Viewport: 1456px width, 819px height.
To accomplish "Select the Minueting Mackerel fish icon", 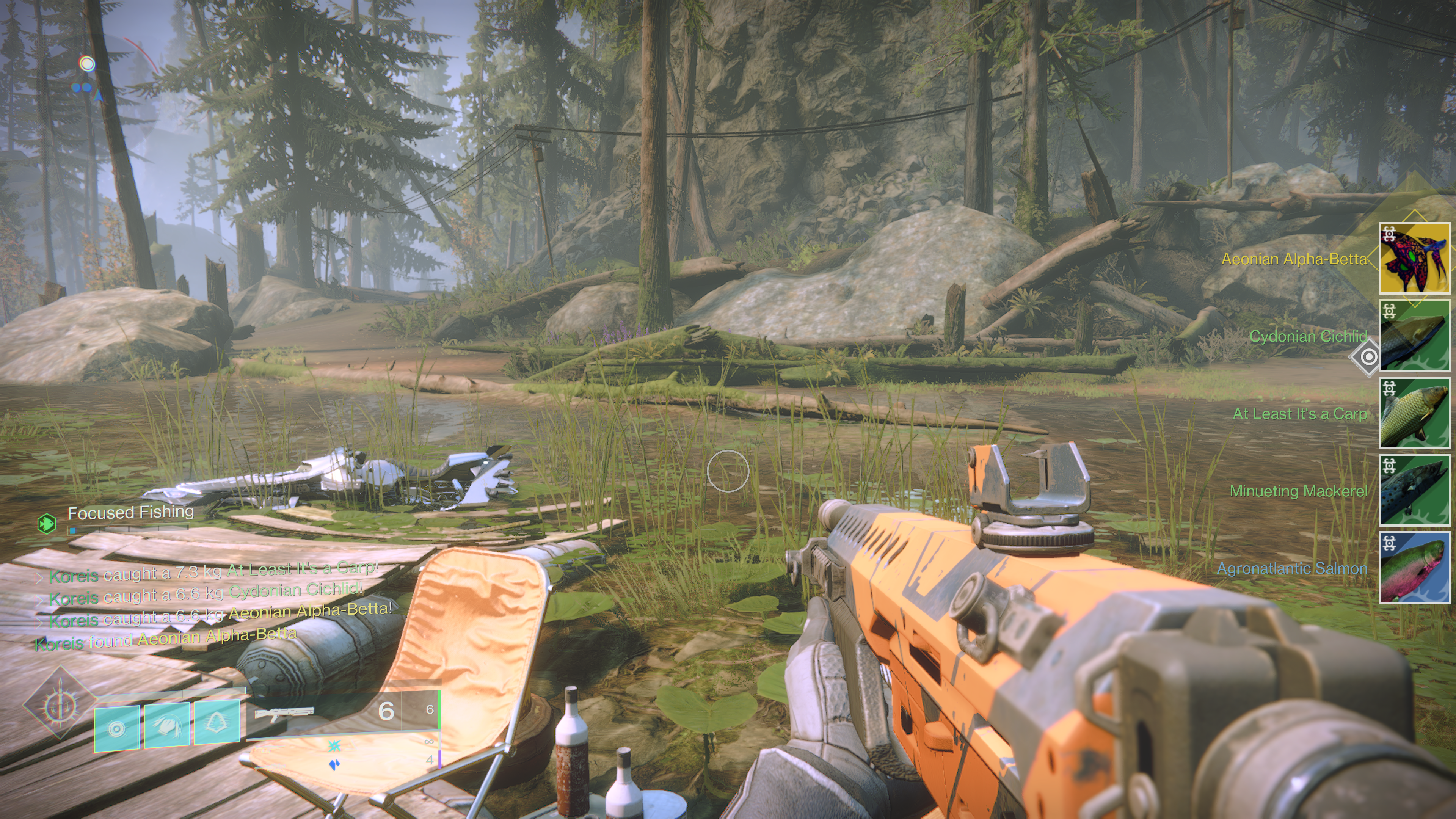I will click(1414, 490).
